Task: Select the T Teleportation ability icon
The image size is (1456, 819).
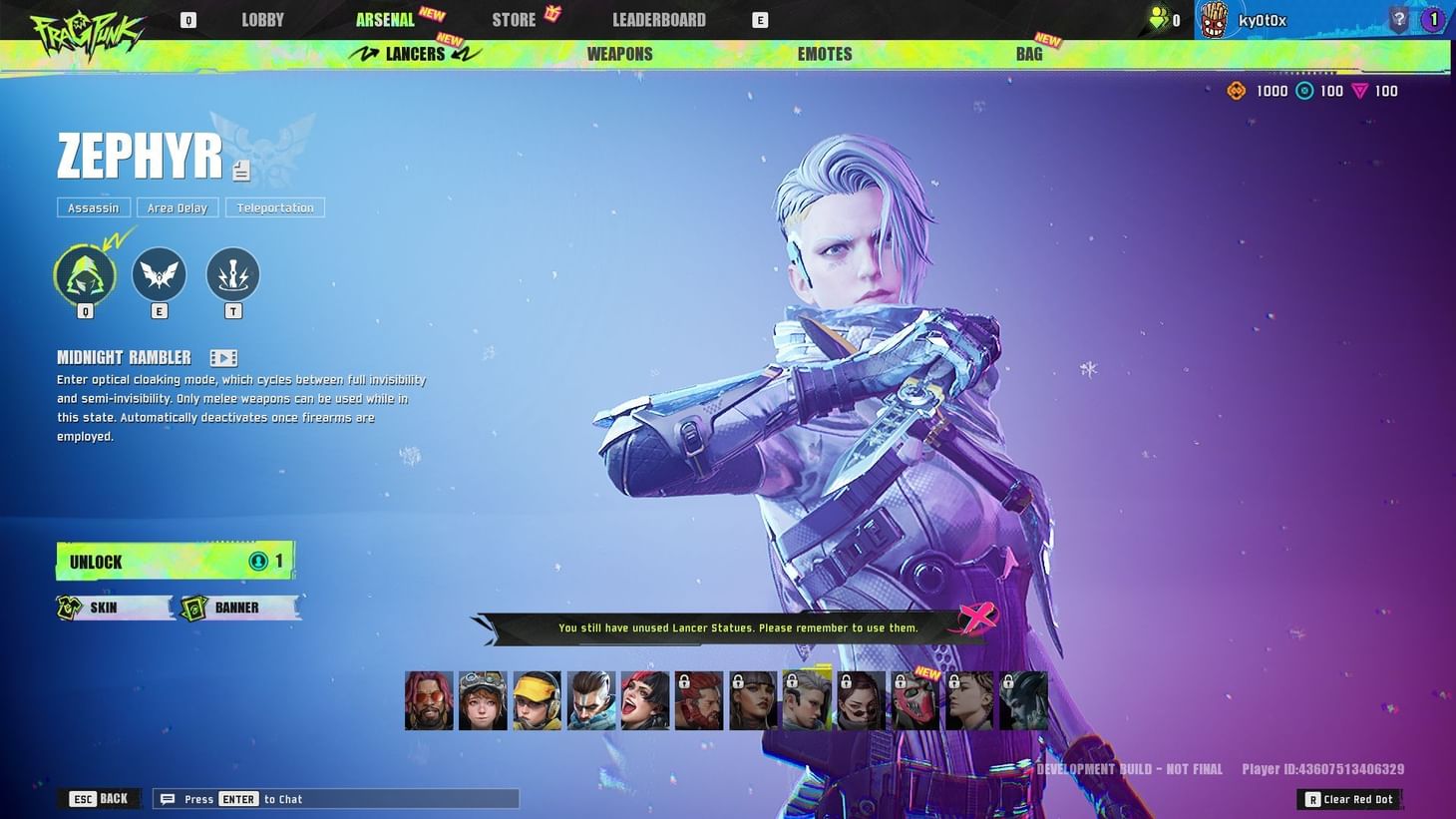Action: [x=232, y=275]
